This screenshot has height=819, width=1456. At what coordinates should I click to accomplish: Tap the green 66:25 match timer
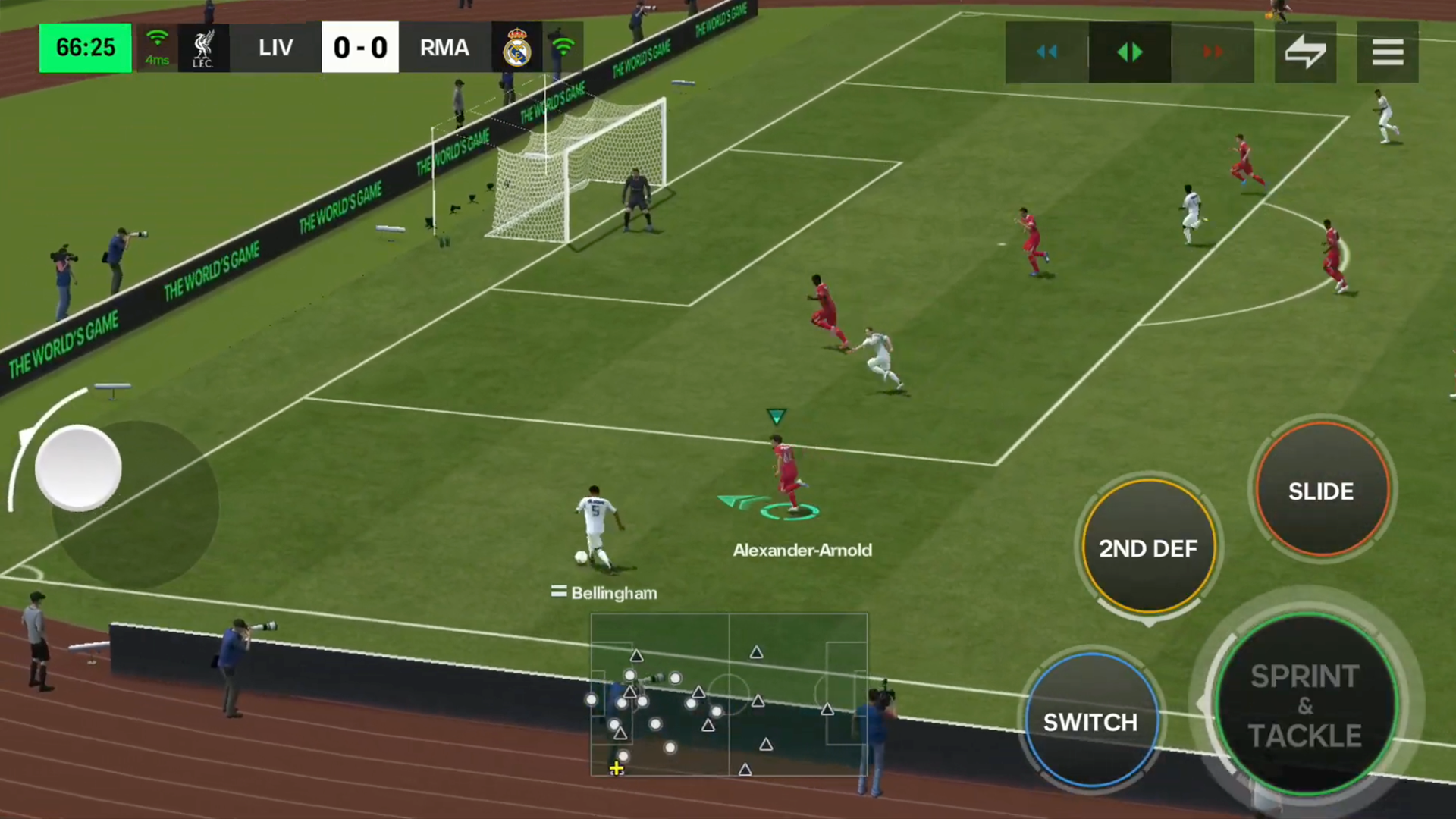click(85, 47)
